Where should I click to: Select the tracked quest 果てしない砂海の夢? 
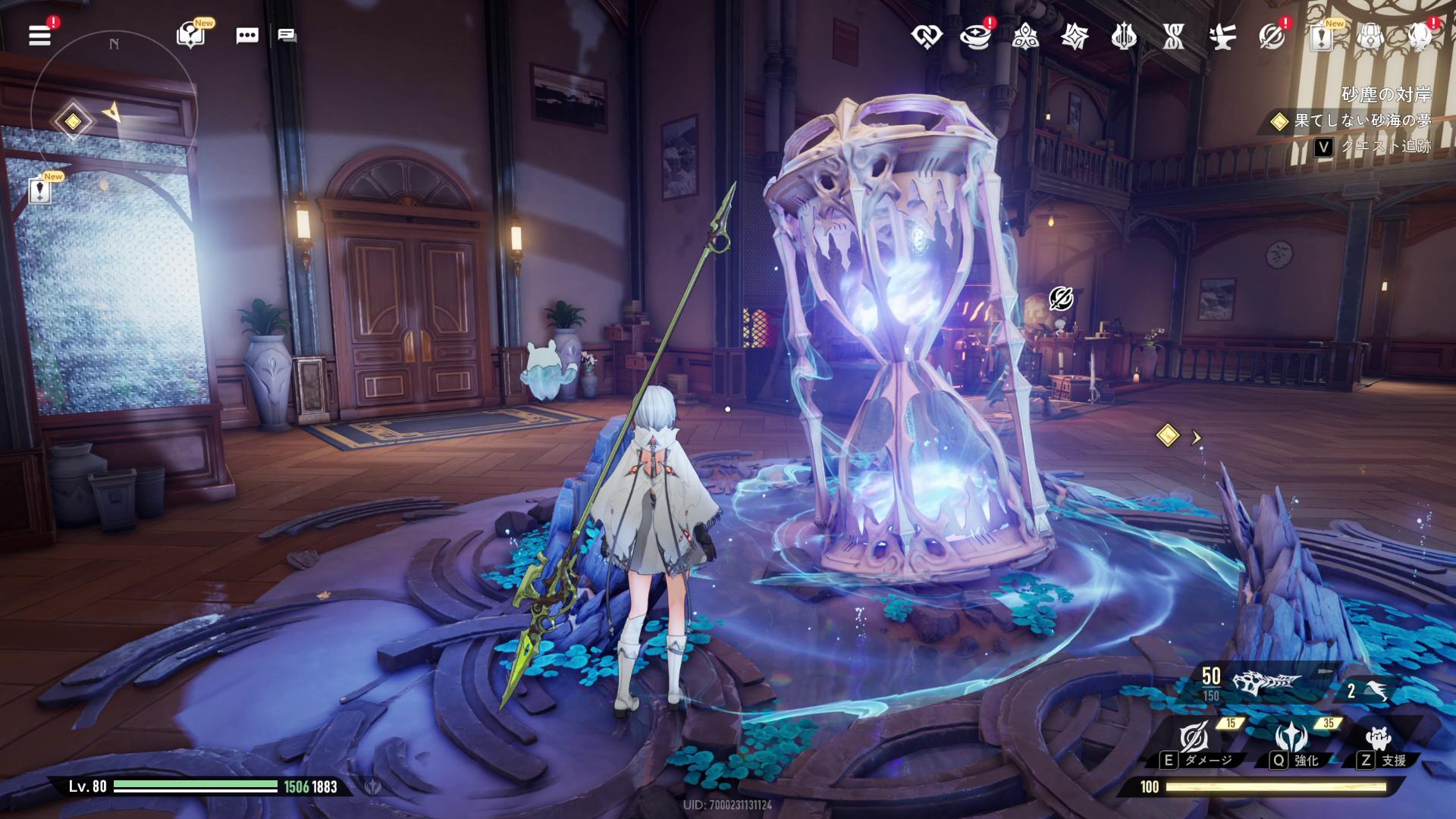(1362, 121)
